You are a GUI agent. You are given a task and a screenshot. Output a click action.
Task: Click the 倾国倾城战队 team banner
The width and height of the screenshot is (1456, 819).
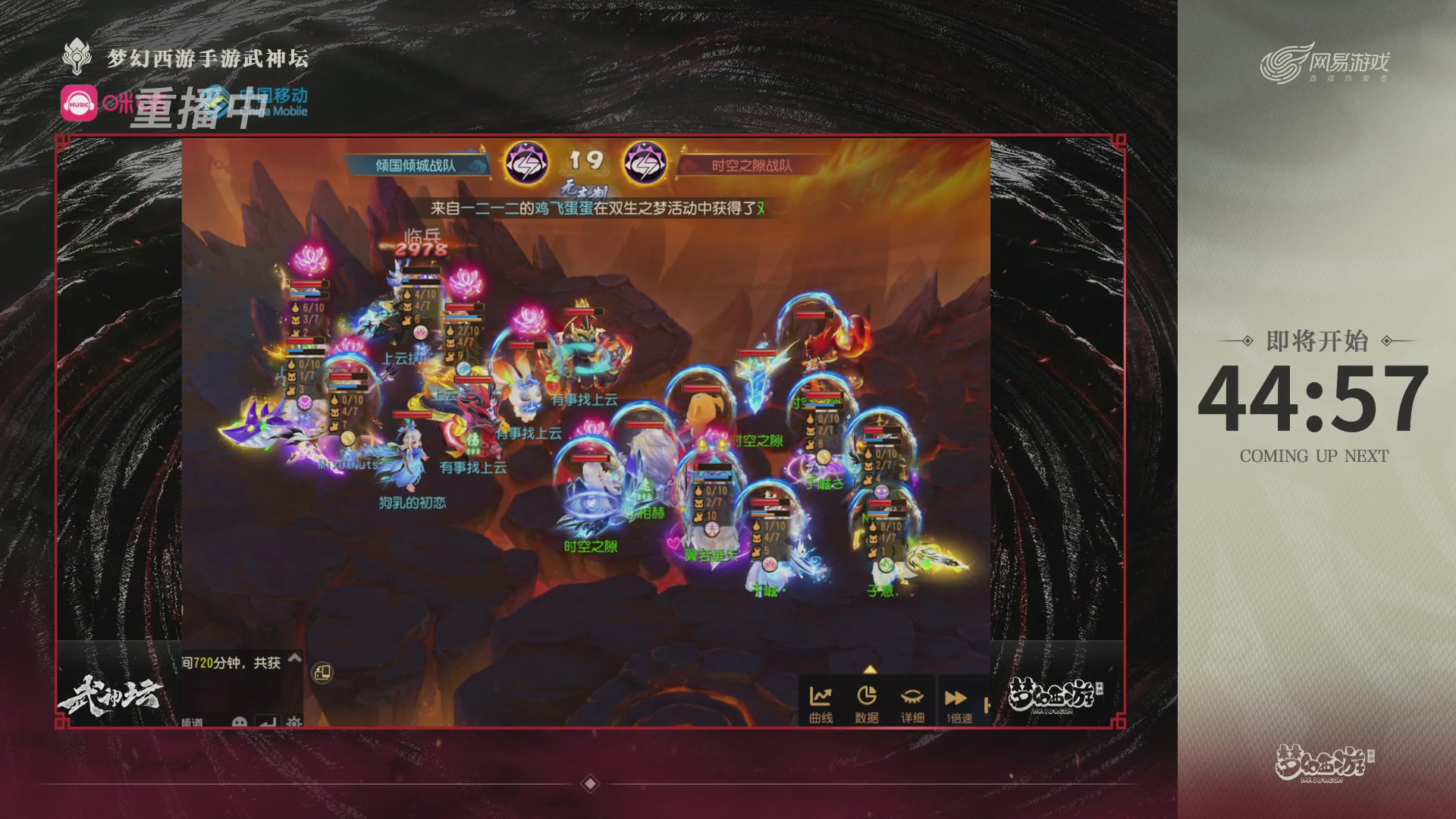click(416, 165)
